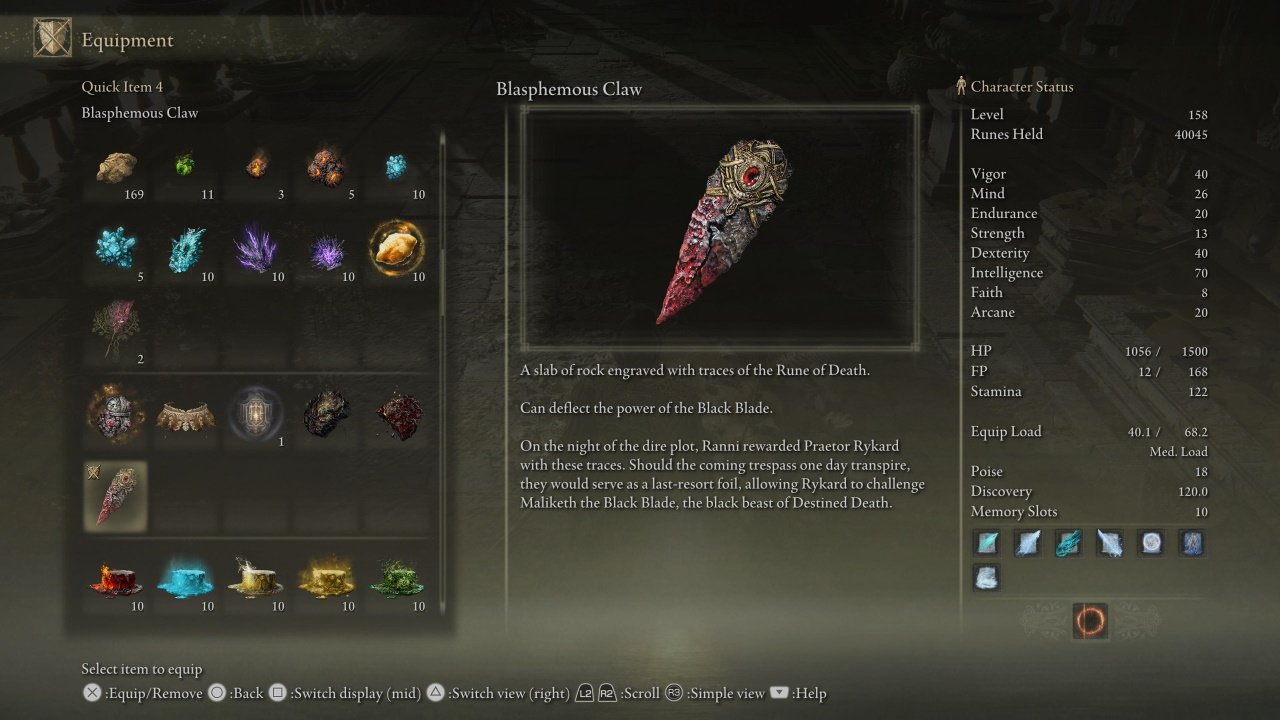Pick the white lightning pot item

tap(256, 579)
